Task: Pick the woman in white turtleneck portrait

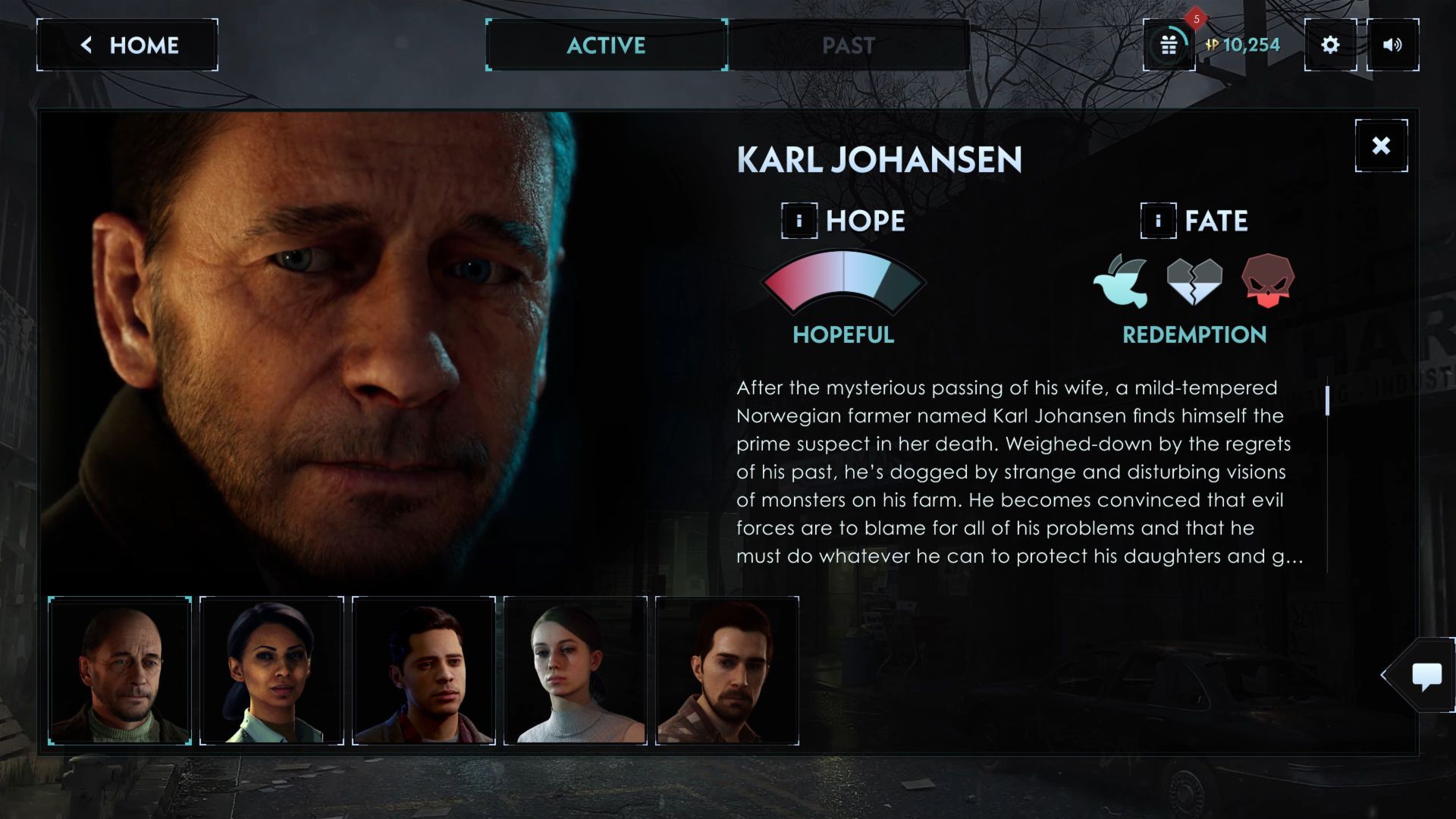Action: point(575,670)
